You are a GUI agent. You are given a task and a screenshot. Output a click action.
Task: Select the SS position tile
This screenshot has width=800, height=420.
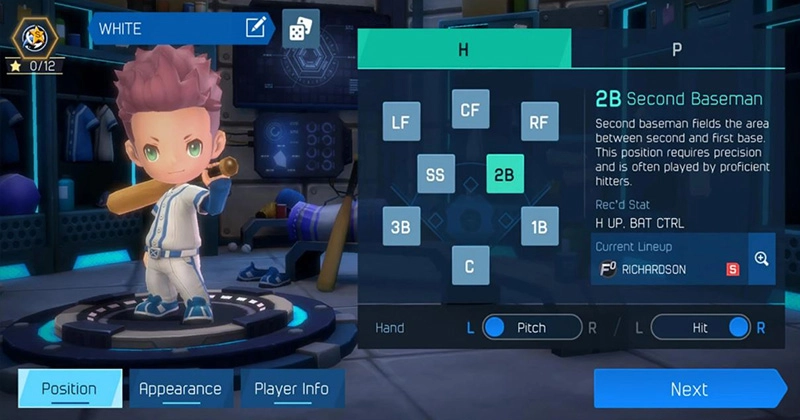click(435, 174)
